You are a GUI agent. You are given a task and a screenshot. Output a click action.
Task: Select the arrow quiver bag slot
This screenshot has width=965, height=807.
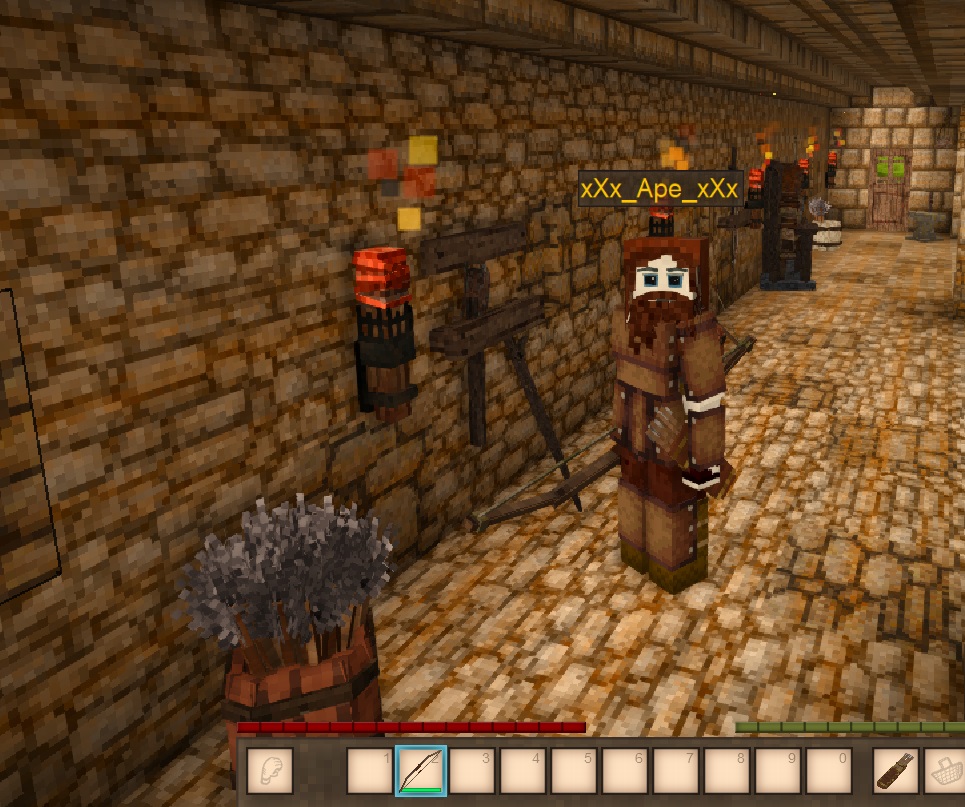[x=896, y=771]
